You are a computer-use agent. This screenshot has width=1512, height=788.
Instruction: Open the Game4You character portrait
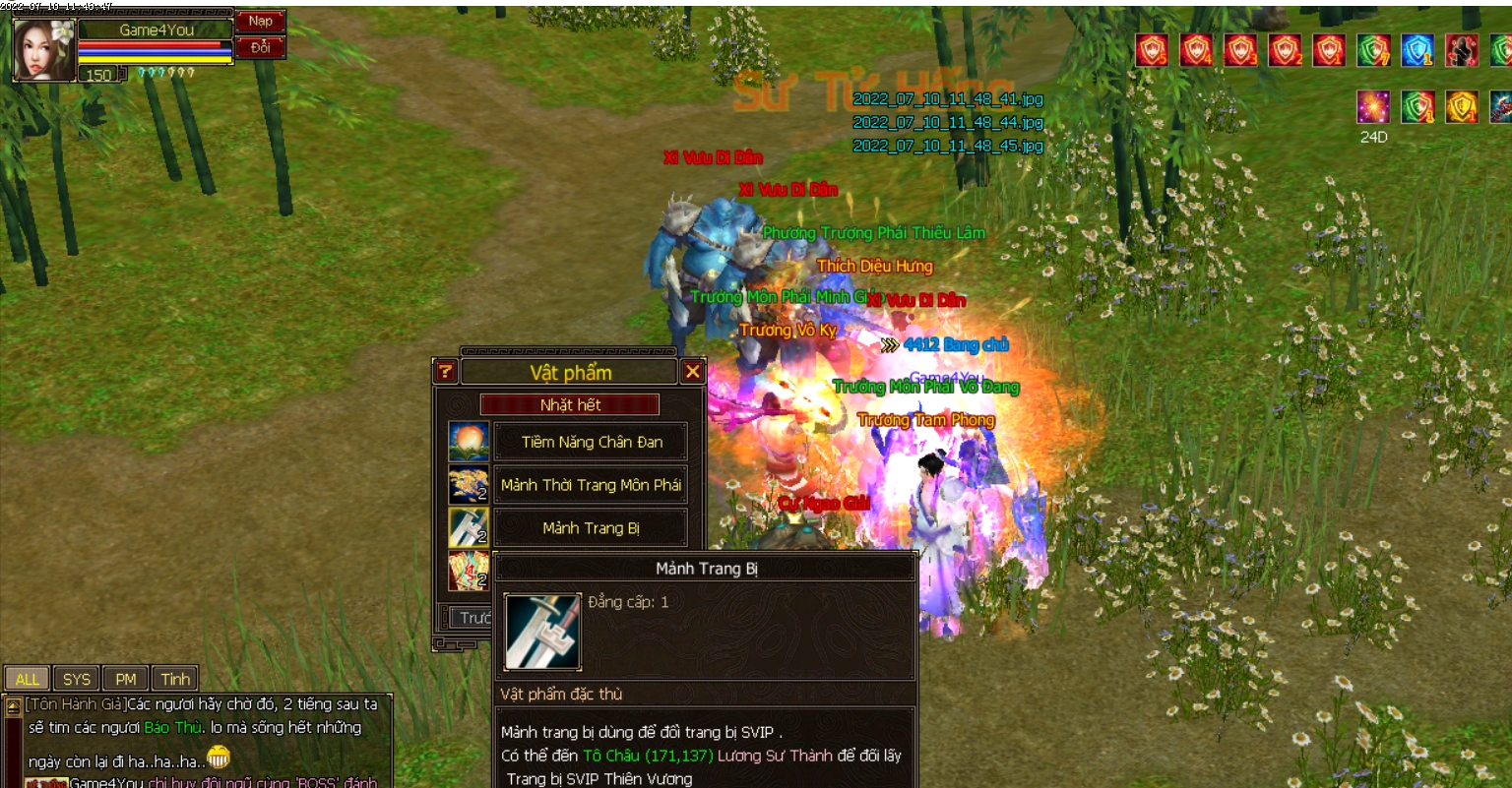point(44,49)
